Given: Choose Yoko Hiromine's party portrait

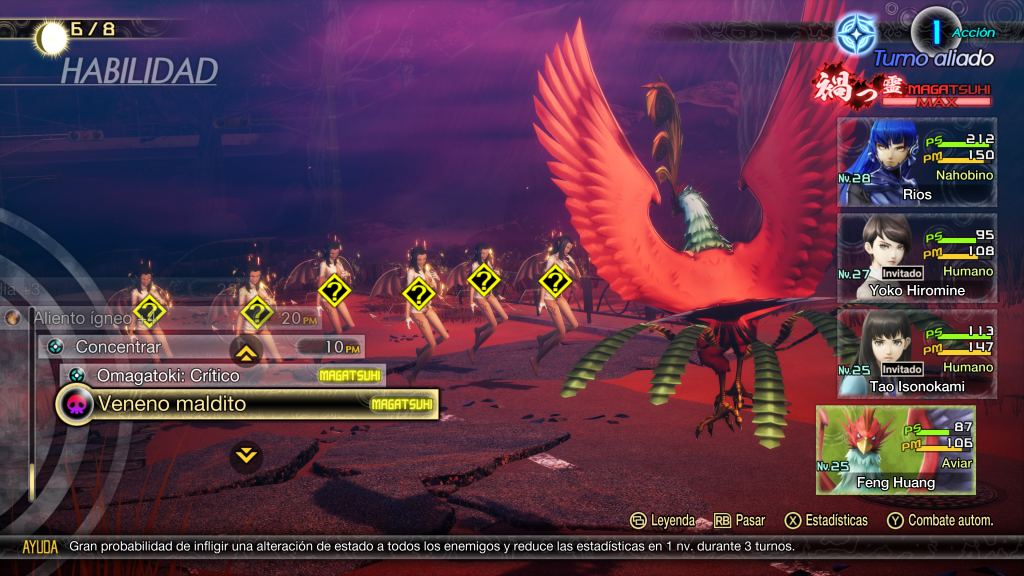Looking at the screenshot, I should pyautogui.click(x=916, y=258).
